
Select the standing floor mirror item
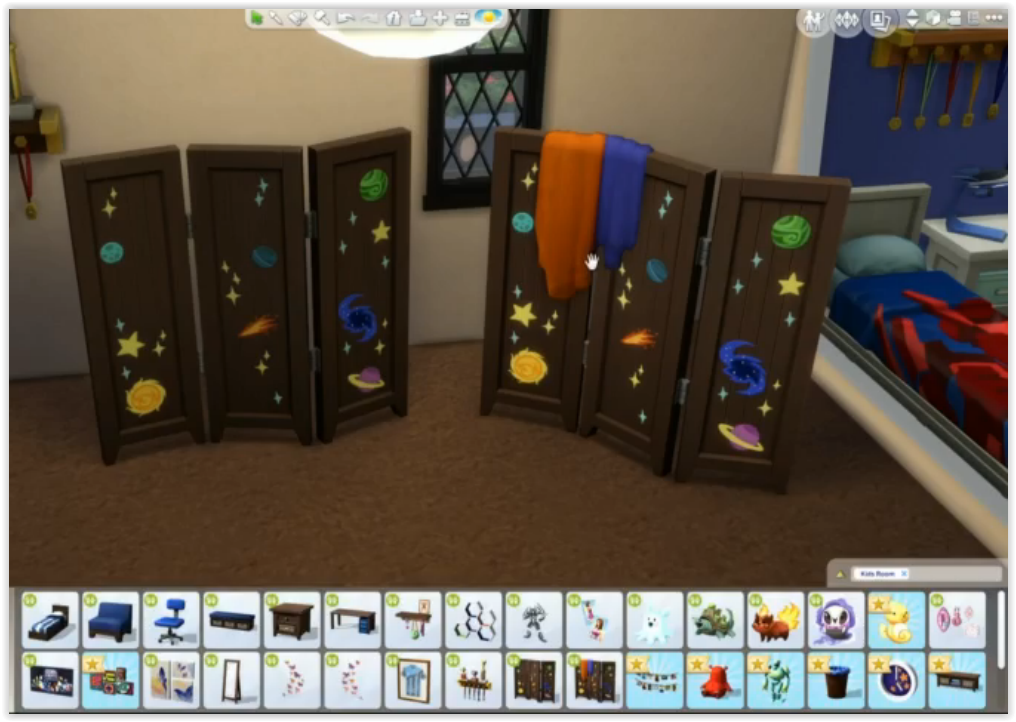click(x=232, y=681)
